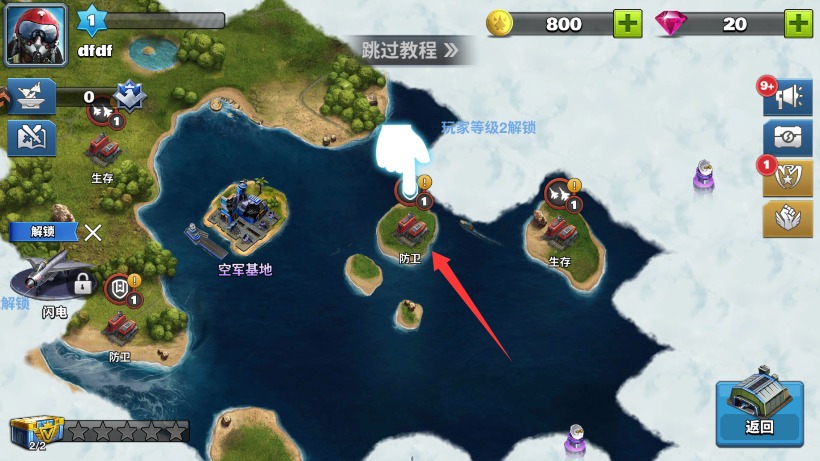Buy more gems using the plus button
The width and height of the screenshot is (820, 461).
coord(798,24)
